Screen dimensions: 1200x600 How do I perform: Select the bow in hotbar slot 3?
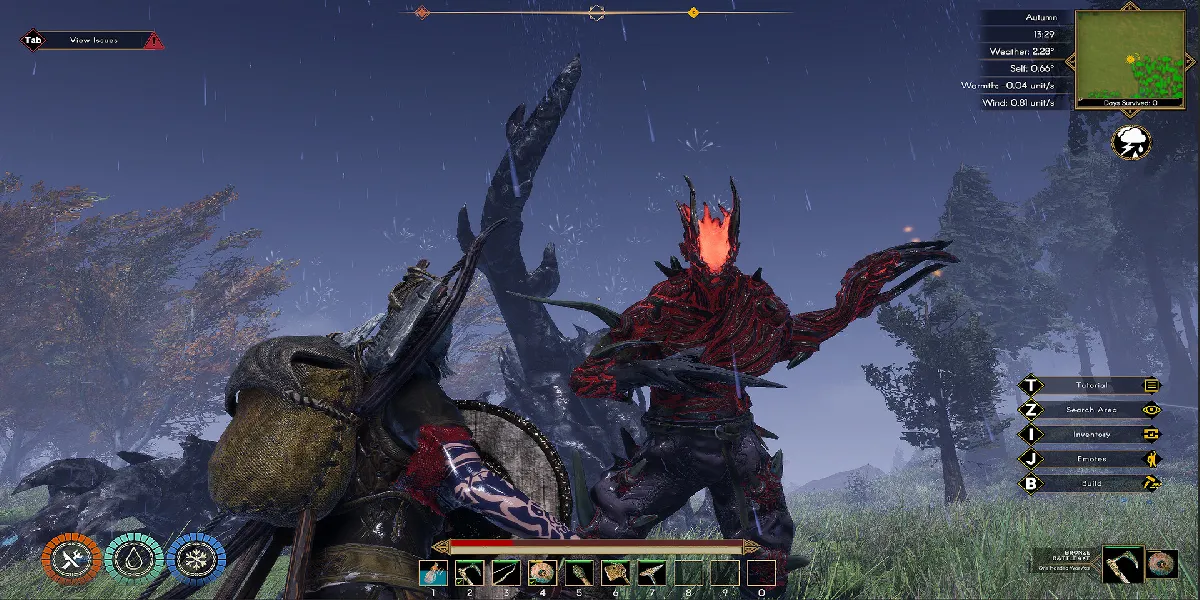506,573
